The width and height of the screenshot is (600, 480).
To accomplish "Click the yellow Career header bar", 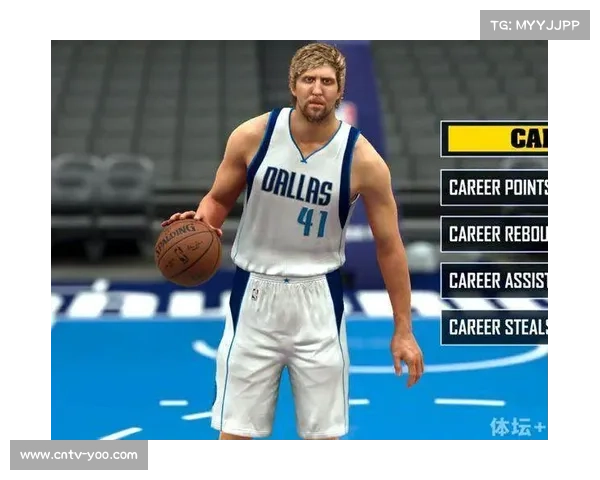I will pos(495,139).
